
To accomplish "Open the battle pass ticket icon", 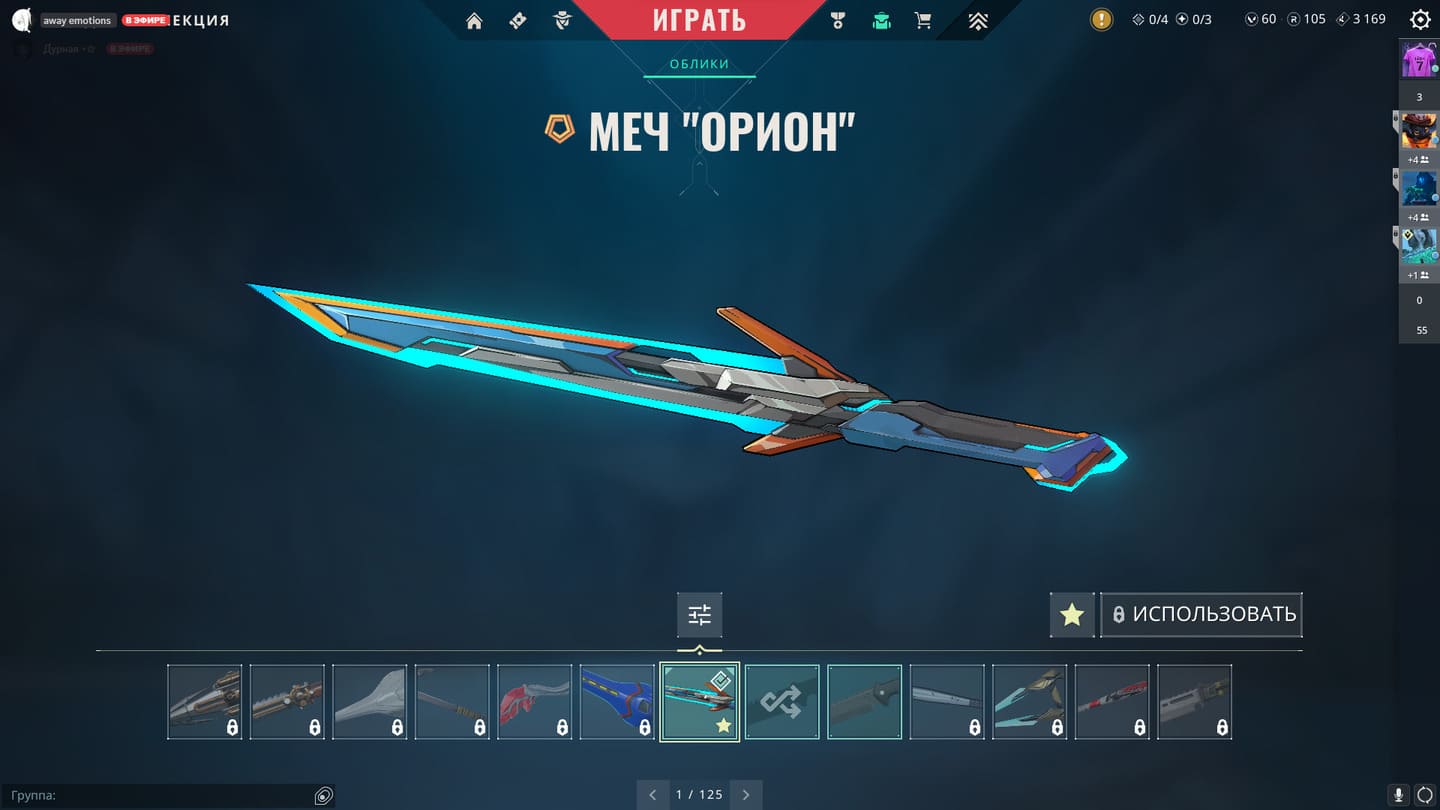I will pos(518,21).
